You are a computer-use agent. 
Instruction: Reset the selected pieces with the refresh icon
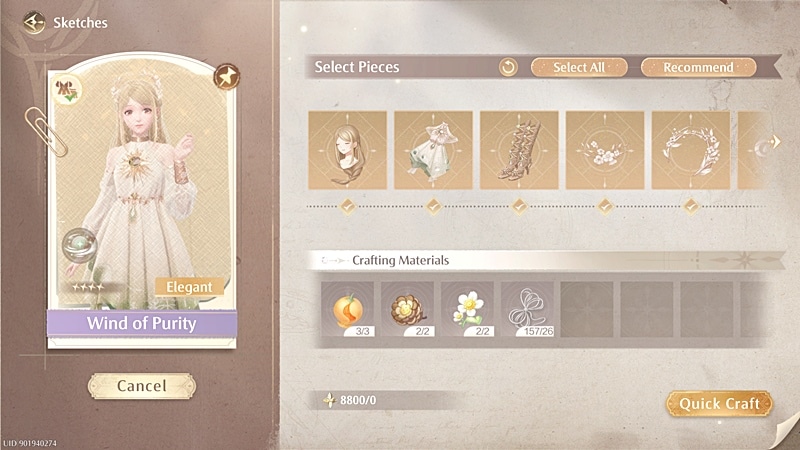pyautogui.click(x=509, y=67)
